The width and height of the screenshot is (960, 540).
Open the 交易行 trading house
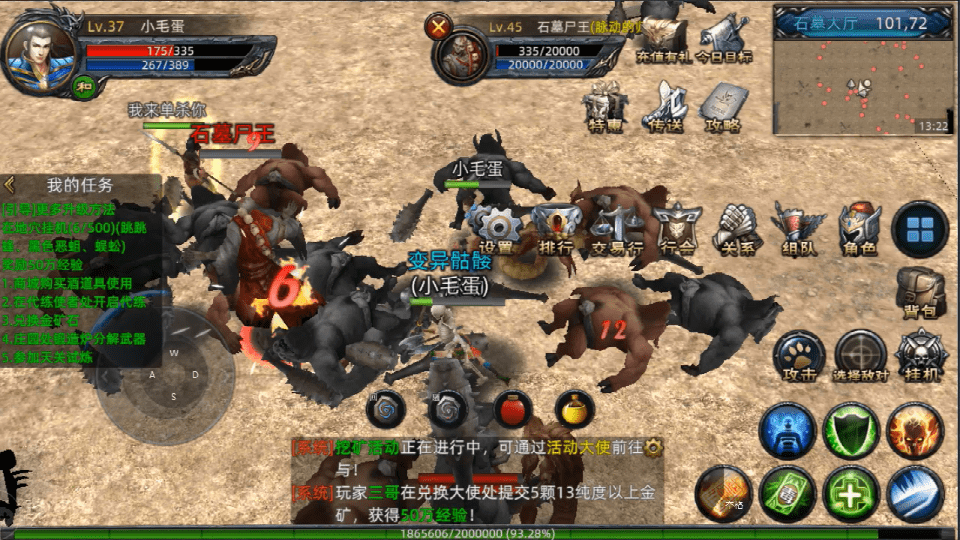pyautogui.click(x=615, y=227)
